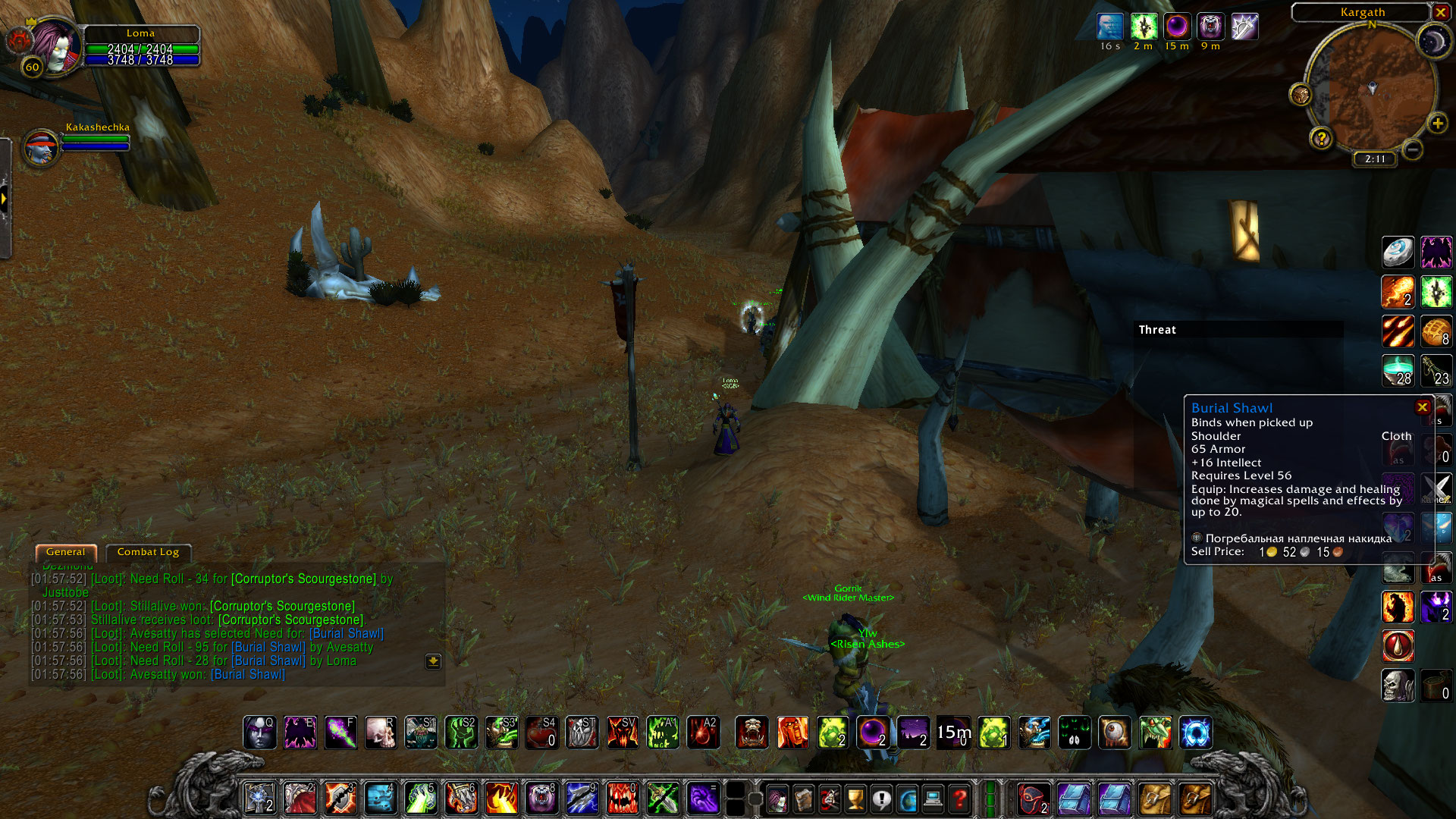This screenshot has height=819, width=1456.
Task: Zoom out on the minimap
Action: pyautogui.click(x=1412, y=150)
